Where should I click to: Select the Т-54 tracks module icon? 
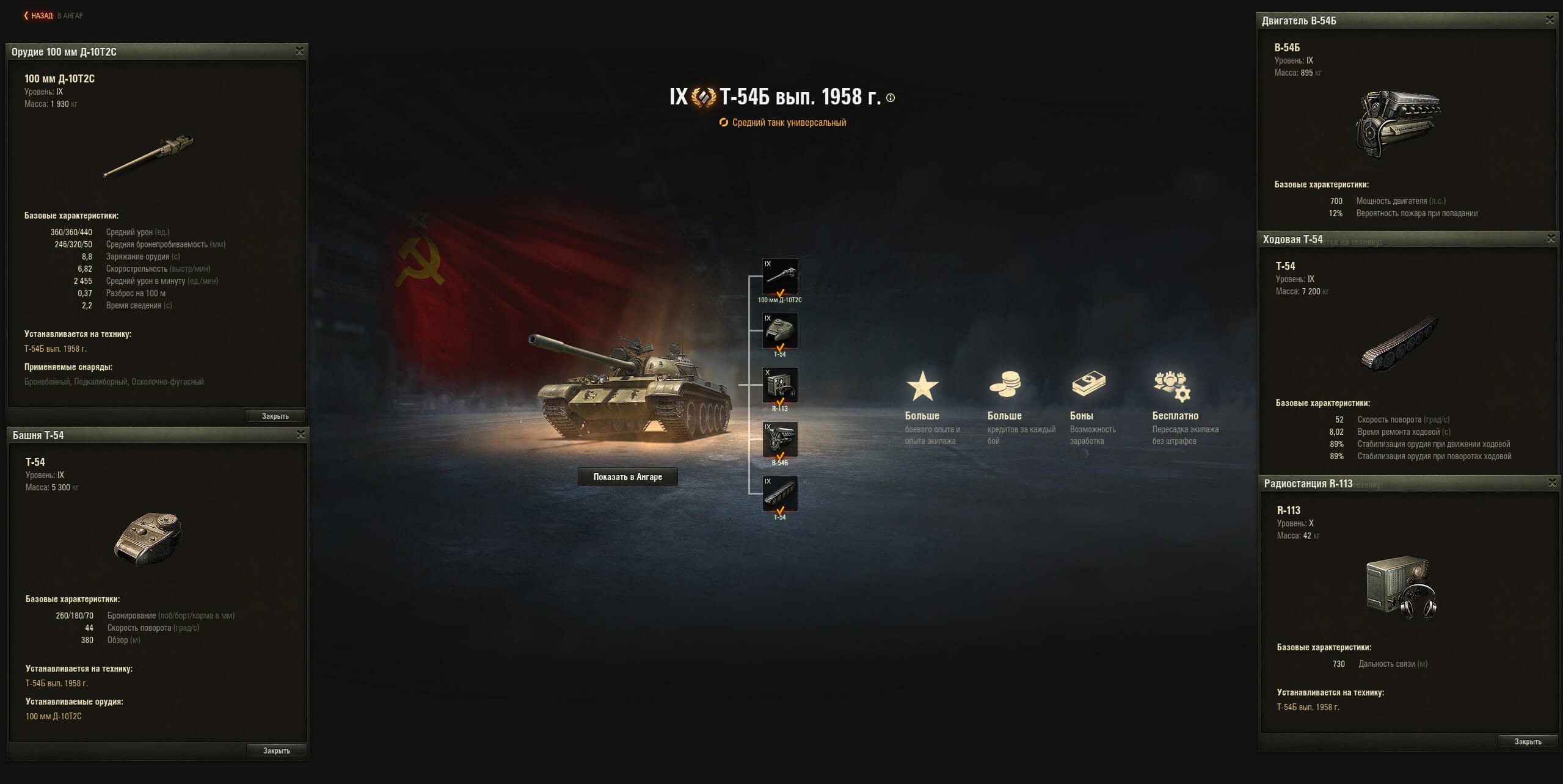(780, 494)
